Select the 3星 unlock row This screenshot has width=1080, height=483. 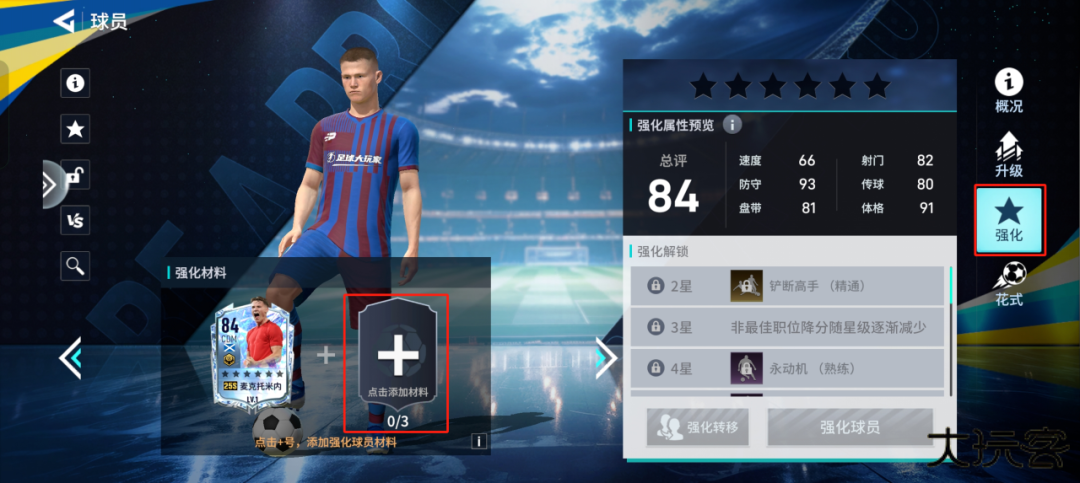tap(788, 327)
